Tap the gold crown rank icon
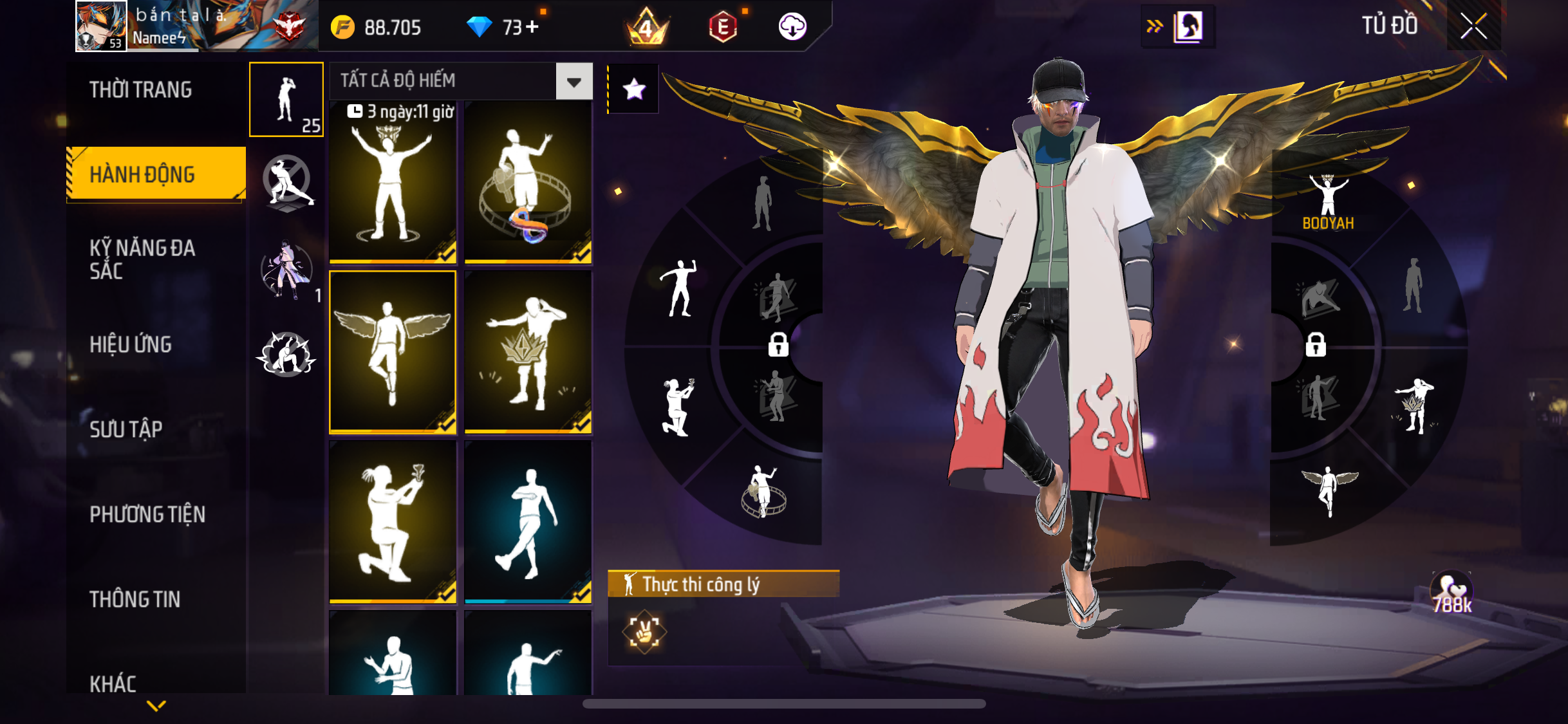 coord(646,27)
